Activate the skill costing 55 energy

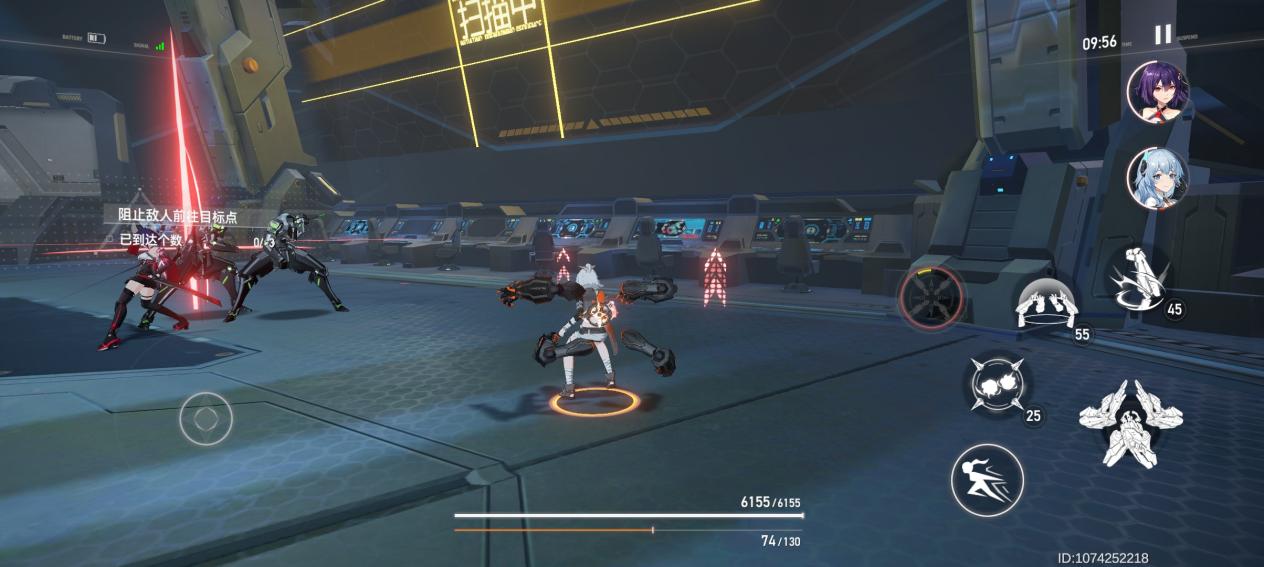1046,304
